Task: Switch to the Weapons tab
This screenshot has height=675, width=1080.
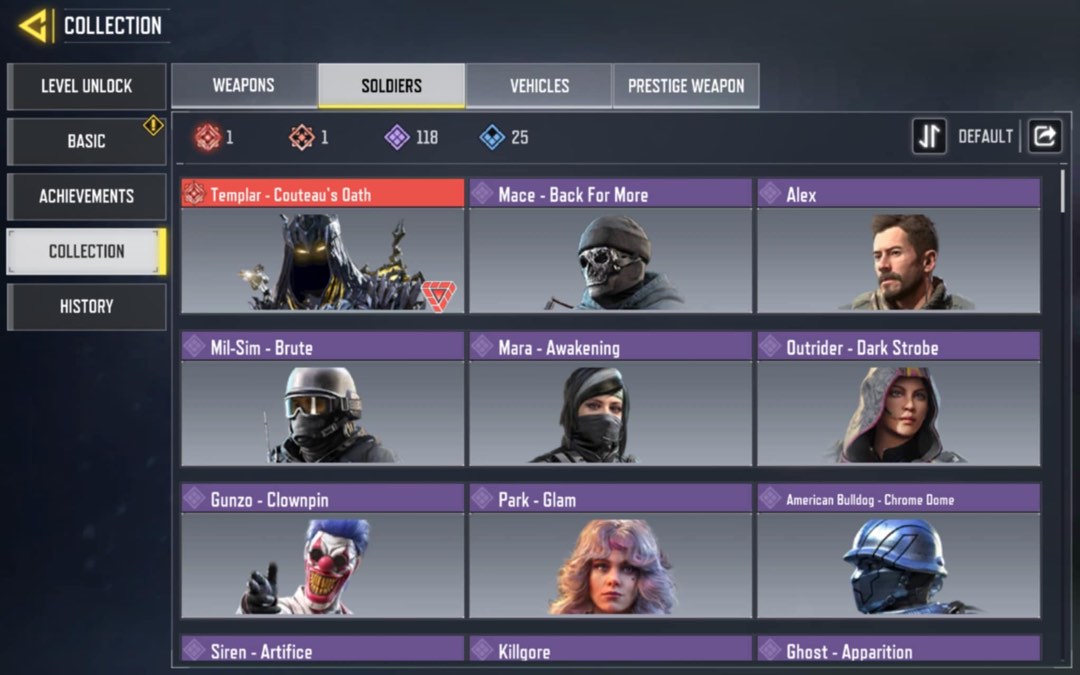Action: (243, 86)
